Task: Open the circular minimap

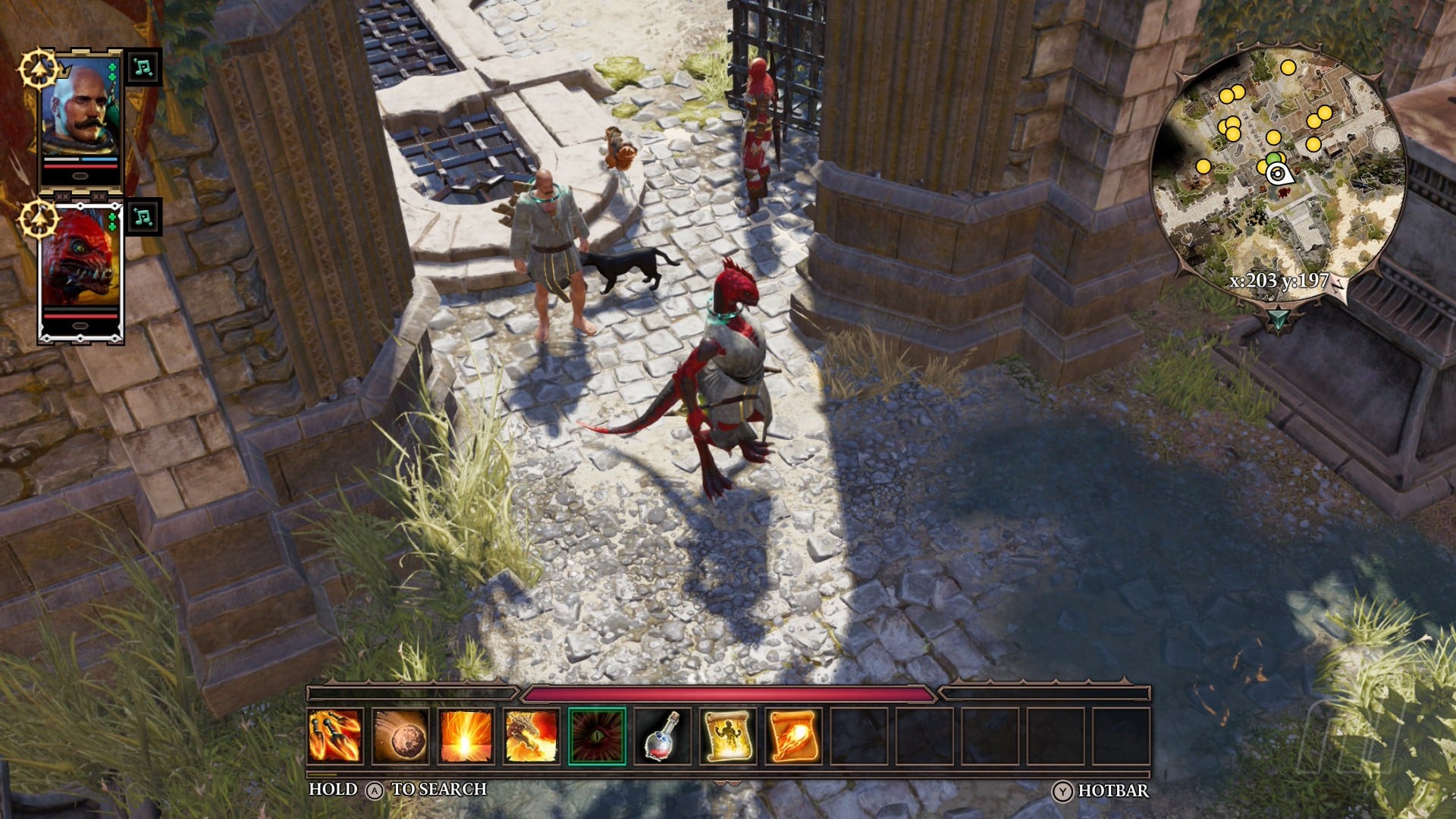Action: click(x=1279, y=167)
